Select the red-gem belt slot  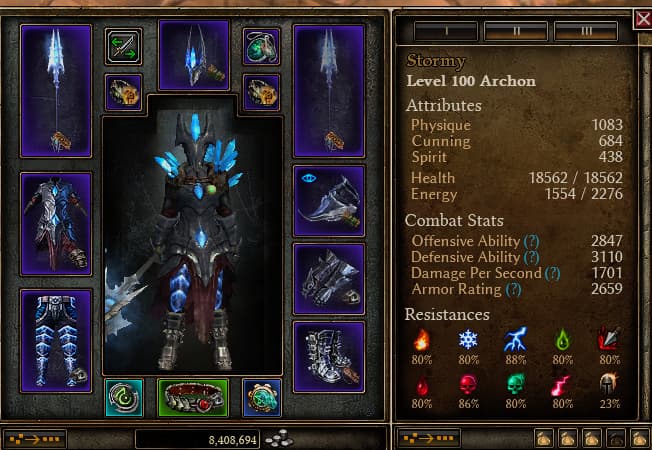194,397
